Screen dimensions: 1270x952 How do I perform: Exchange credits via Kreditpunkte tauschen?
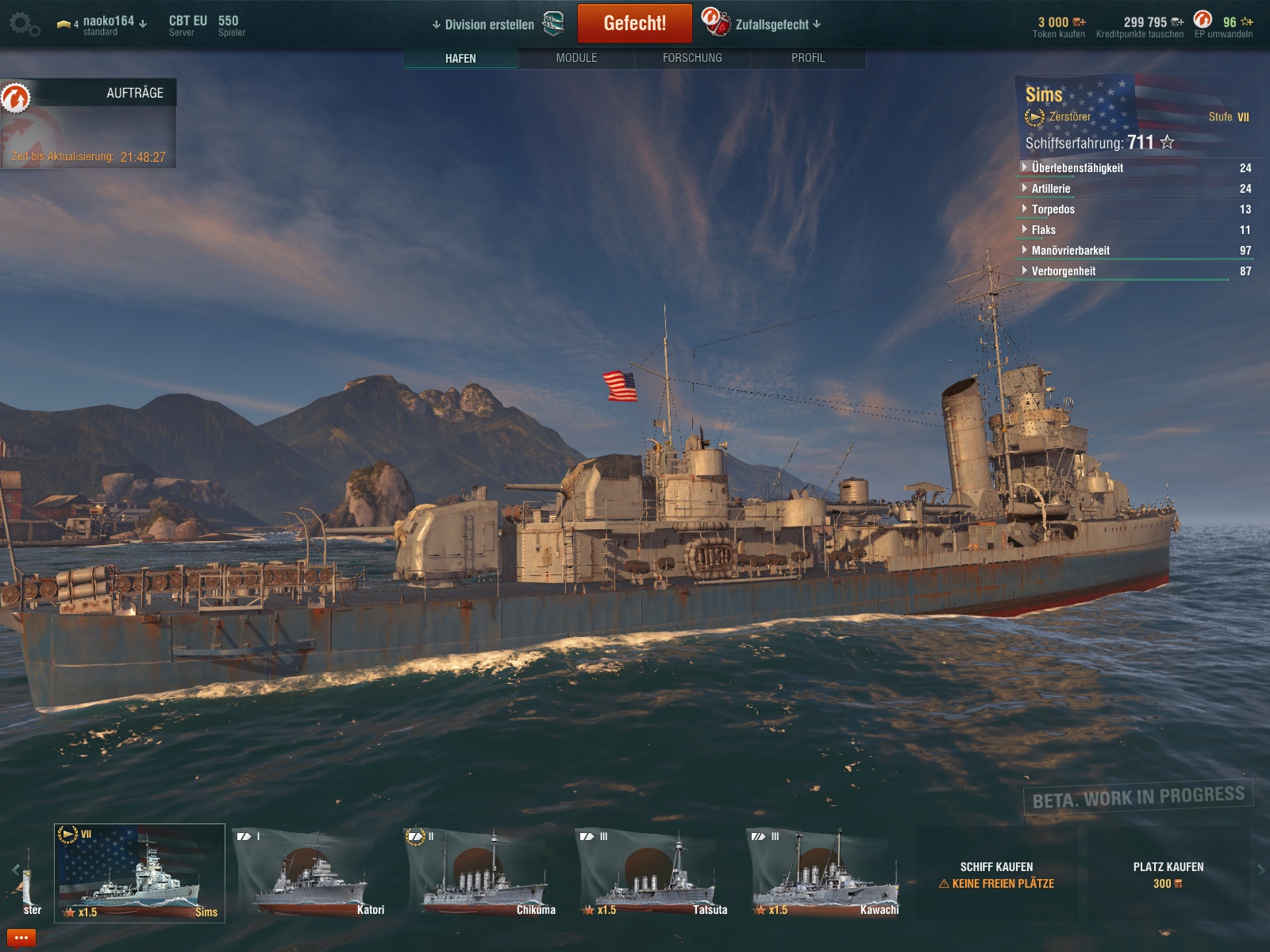[1140, 26]
